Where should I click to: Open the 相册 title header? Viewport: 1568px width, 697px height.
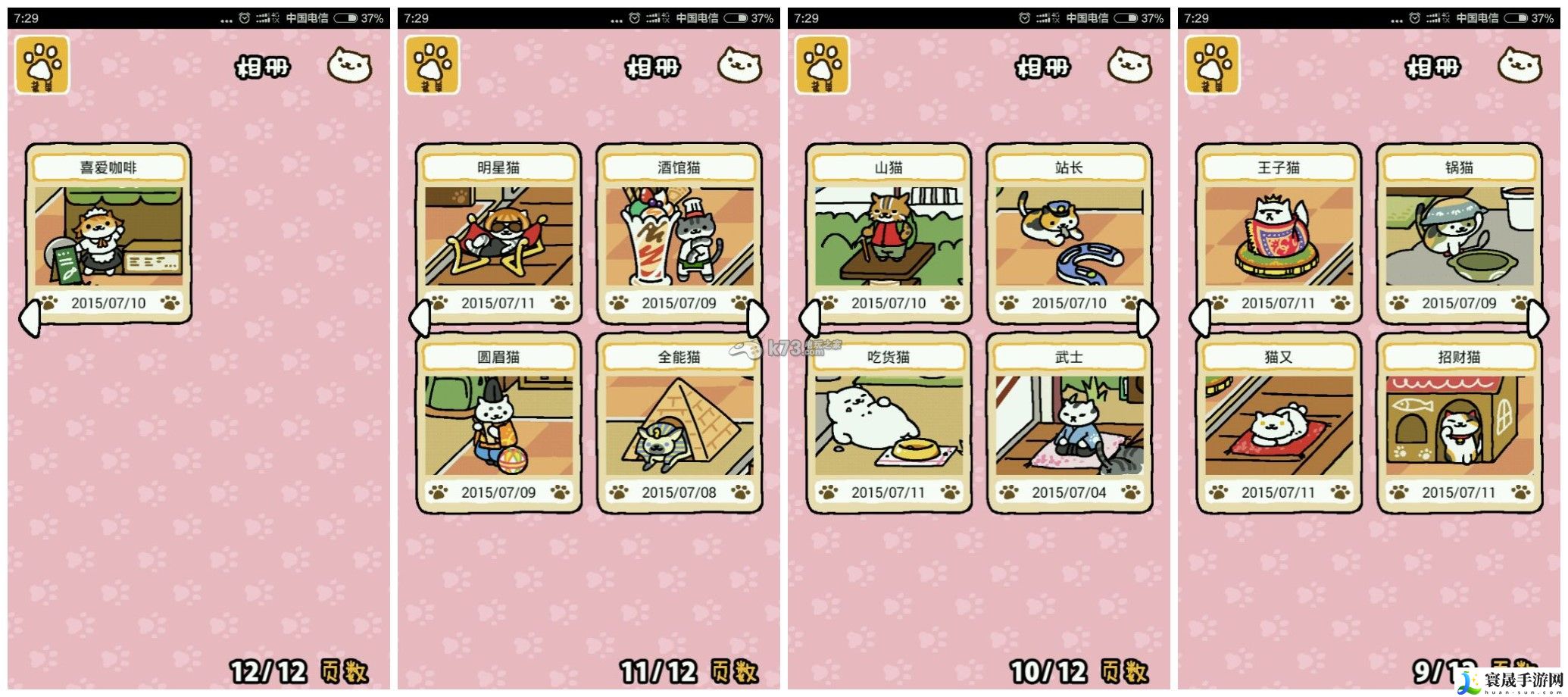click(x=261, y=67)
